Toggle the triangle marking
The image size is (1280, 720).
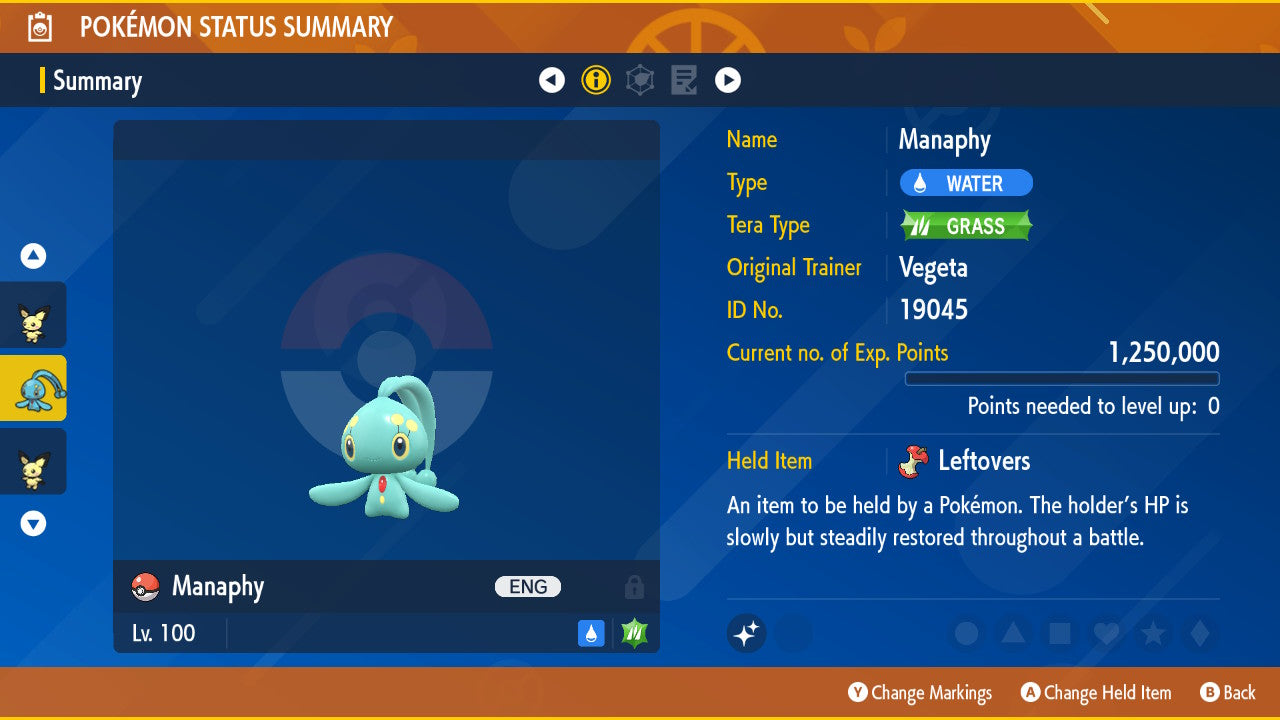(x=1013, y=633)
